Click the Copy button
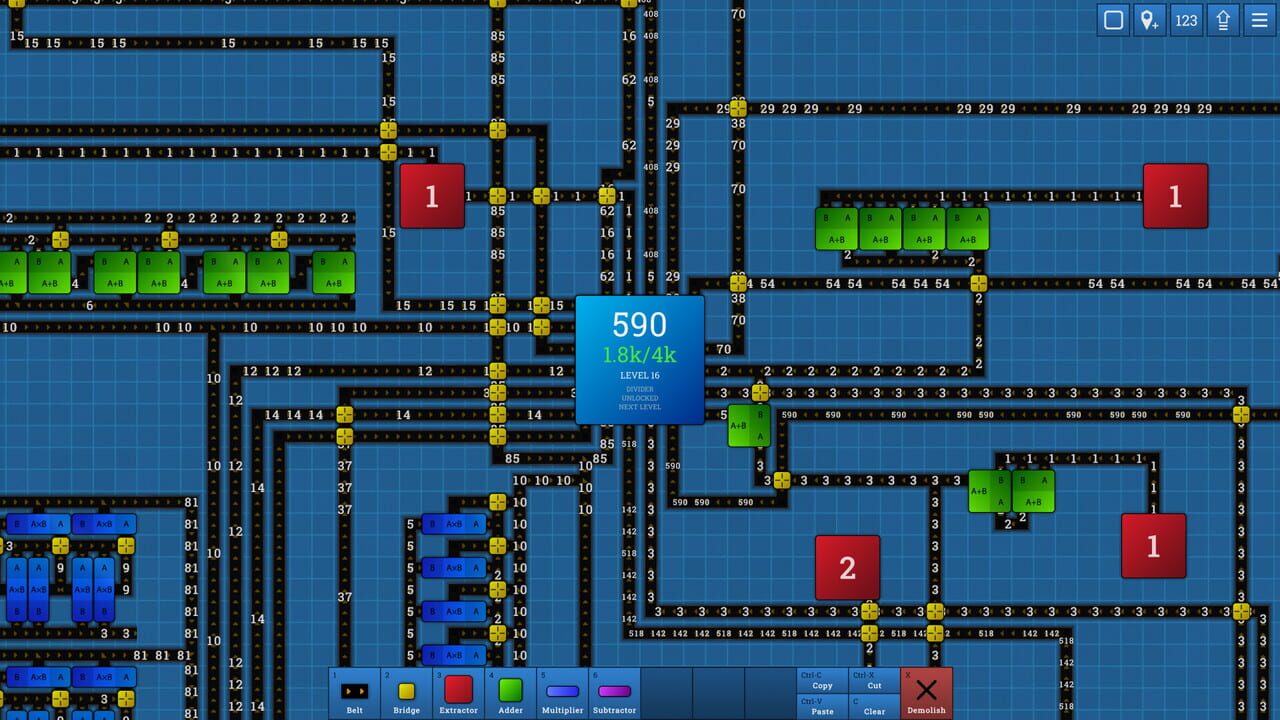Screen dimensions: 1280x720 pos(821,685)
